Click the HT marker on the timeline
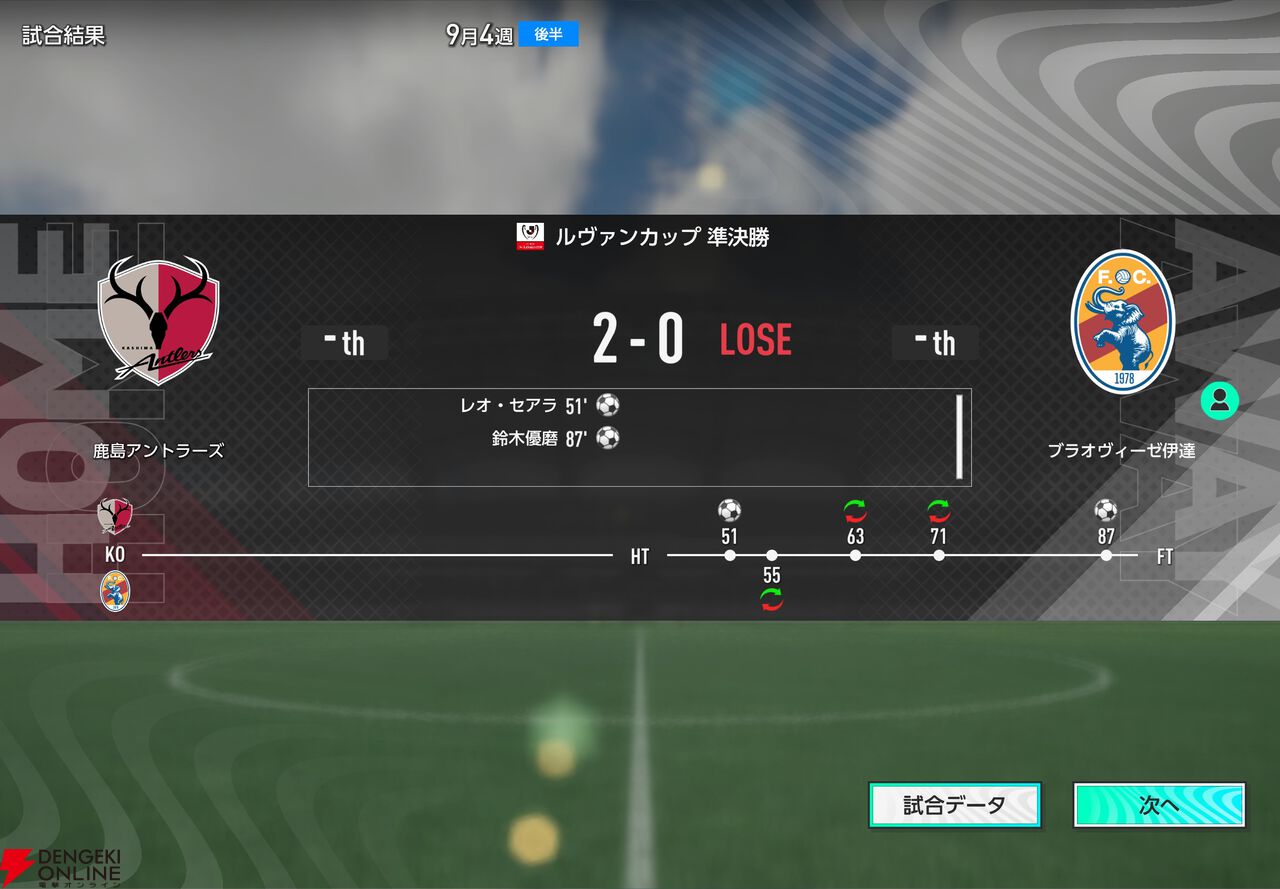The height and width of the screenshot is (889, 1280). [640, 556]
